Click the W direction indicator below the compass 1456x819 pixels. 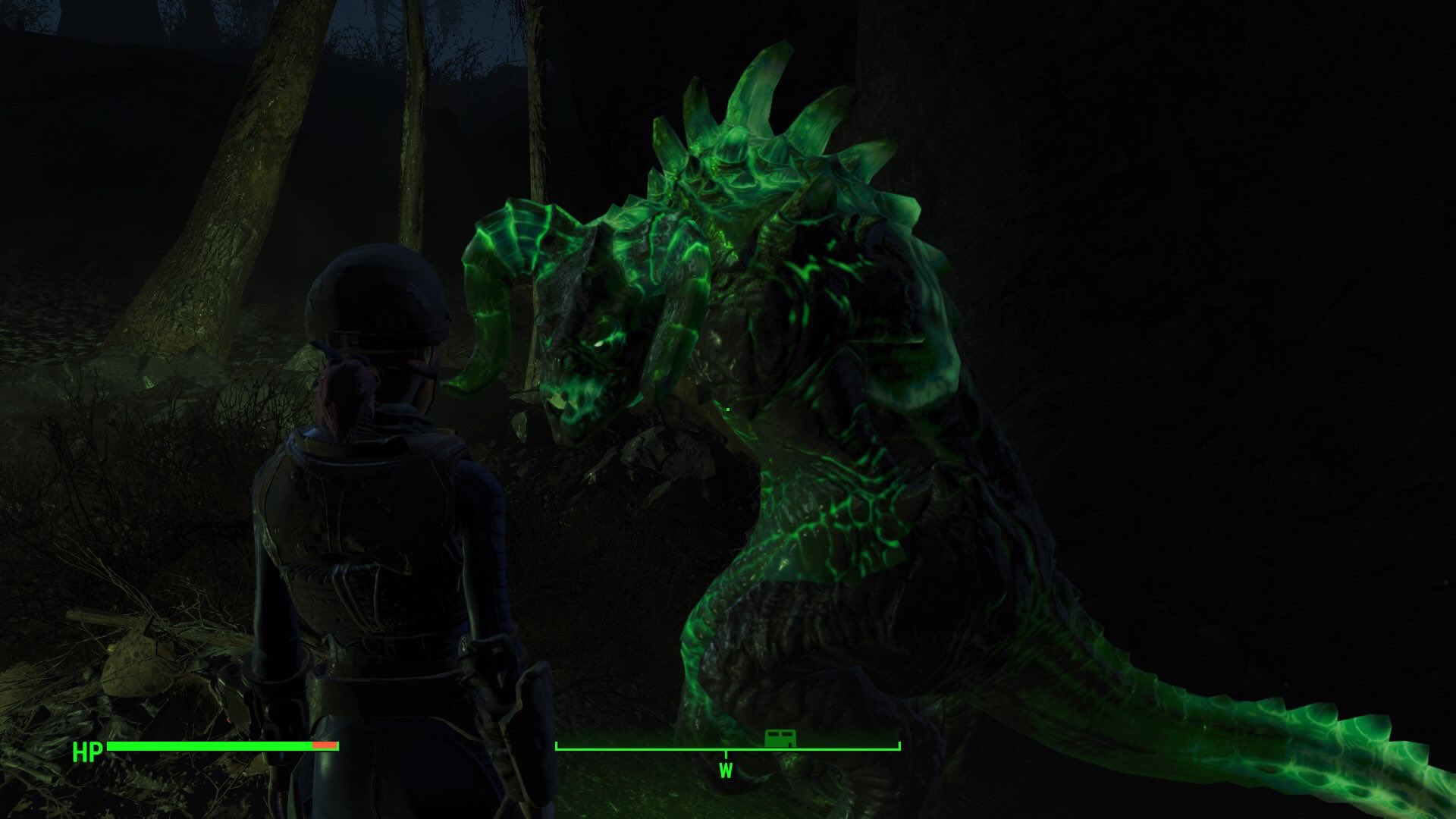point(726,770)
